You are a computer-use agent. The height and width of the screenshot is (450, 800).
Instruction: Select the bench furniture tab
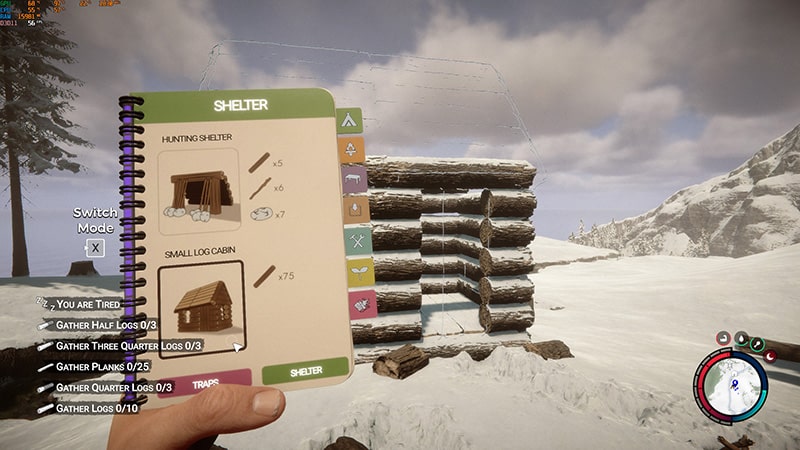click(355, 180)
